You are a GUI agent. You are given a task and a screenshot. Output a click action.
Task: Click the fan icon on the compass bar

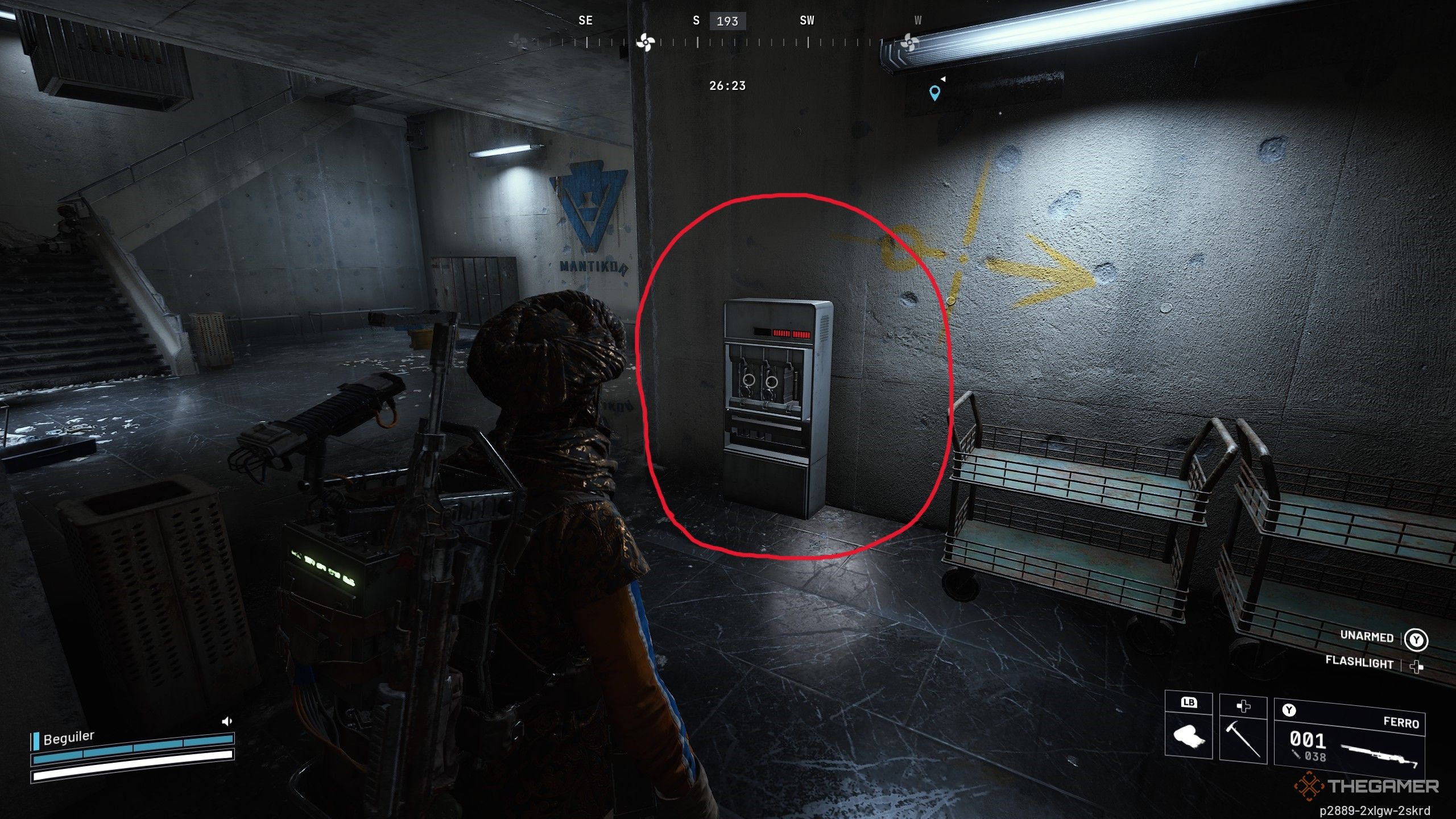pyautogui.click(x=646, y=42)
